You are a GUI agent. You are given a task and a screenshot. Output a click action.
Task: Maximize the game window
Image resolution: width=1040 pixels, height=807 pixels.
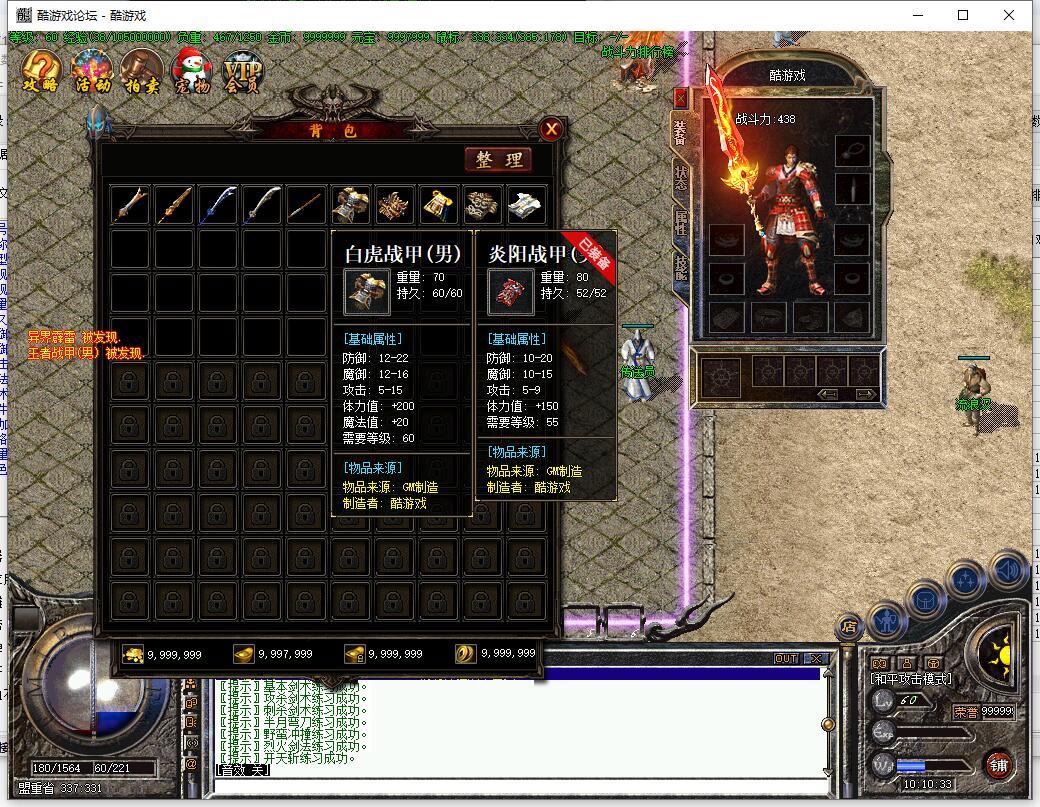(963, 15)
